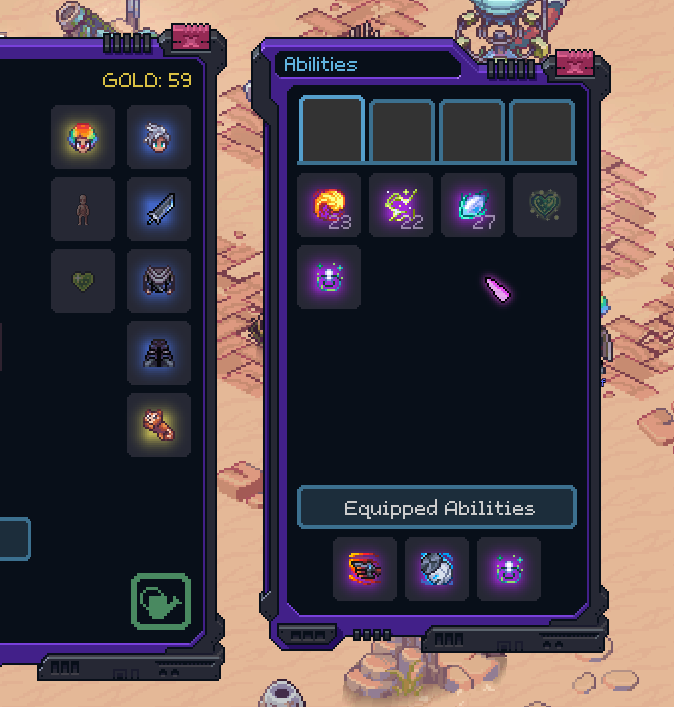The height and width of the screenshot is (707, 674).
Task: Click the orange wrapped item slot
Action: click(159, 425)
